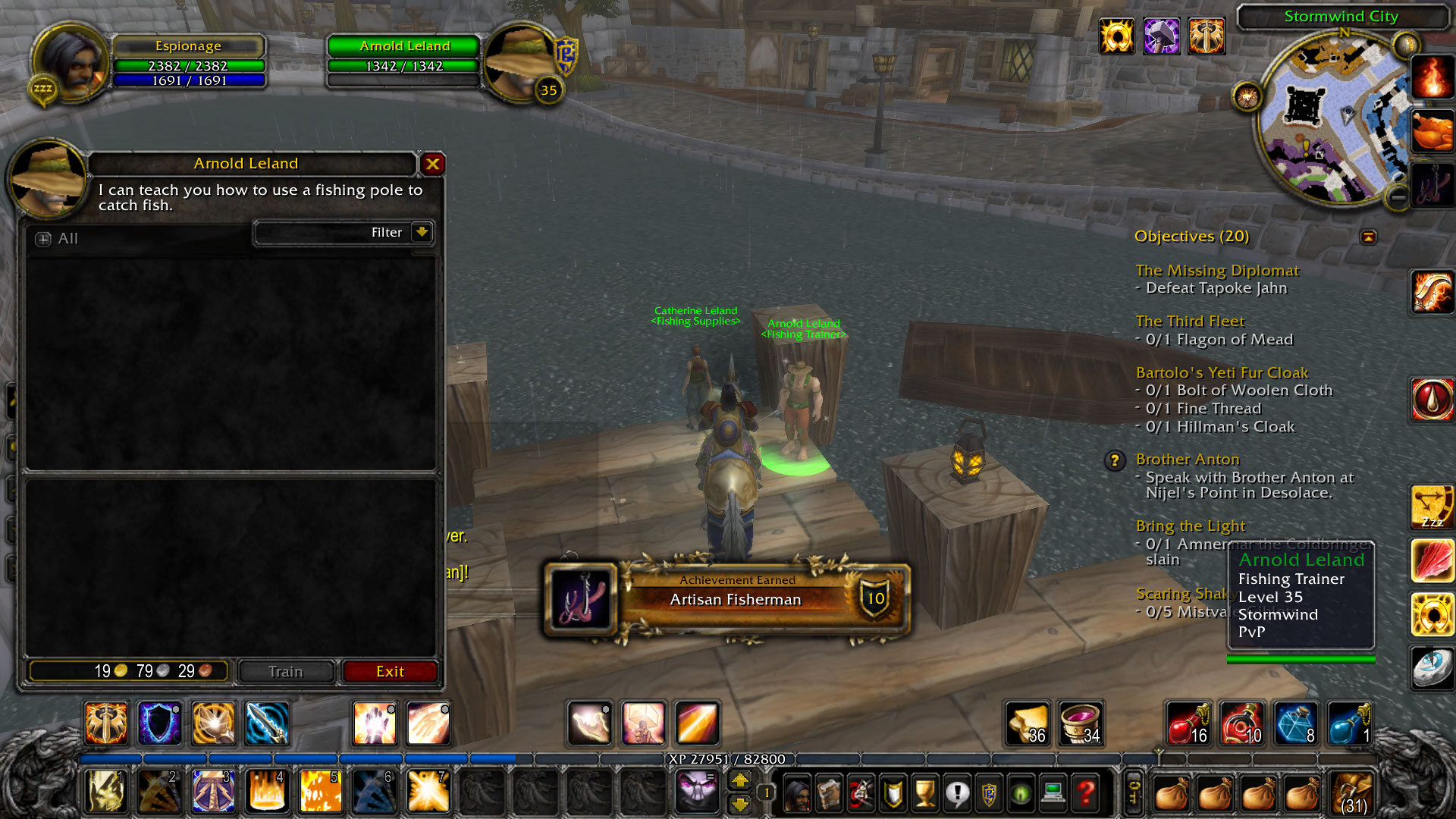Select the quest title The Missing Diplomat
Image resolution: width=1456 pixels, height=819 pixels.
tap(1217, 270)
